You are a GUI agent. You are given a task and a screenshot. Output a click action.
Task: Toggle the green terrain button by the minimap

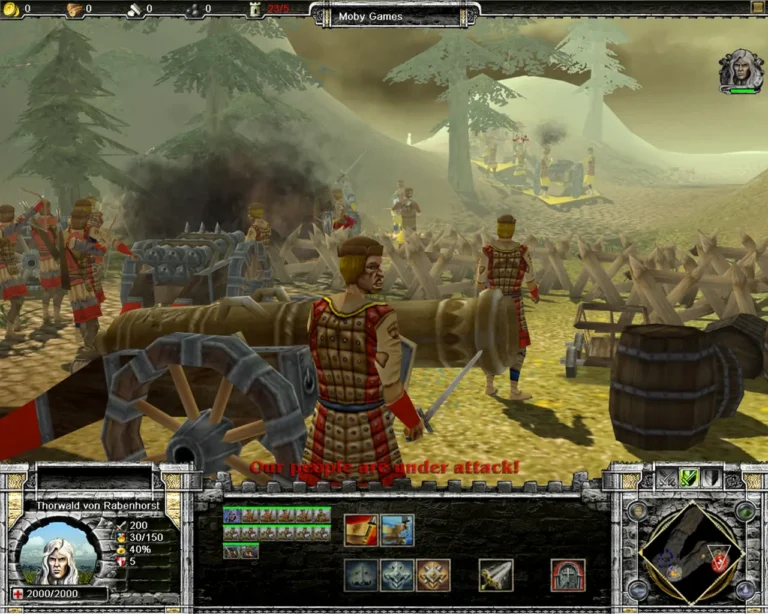745,510
